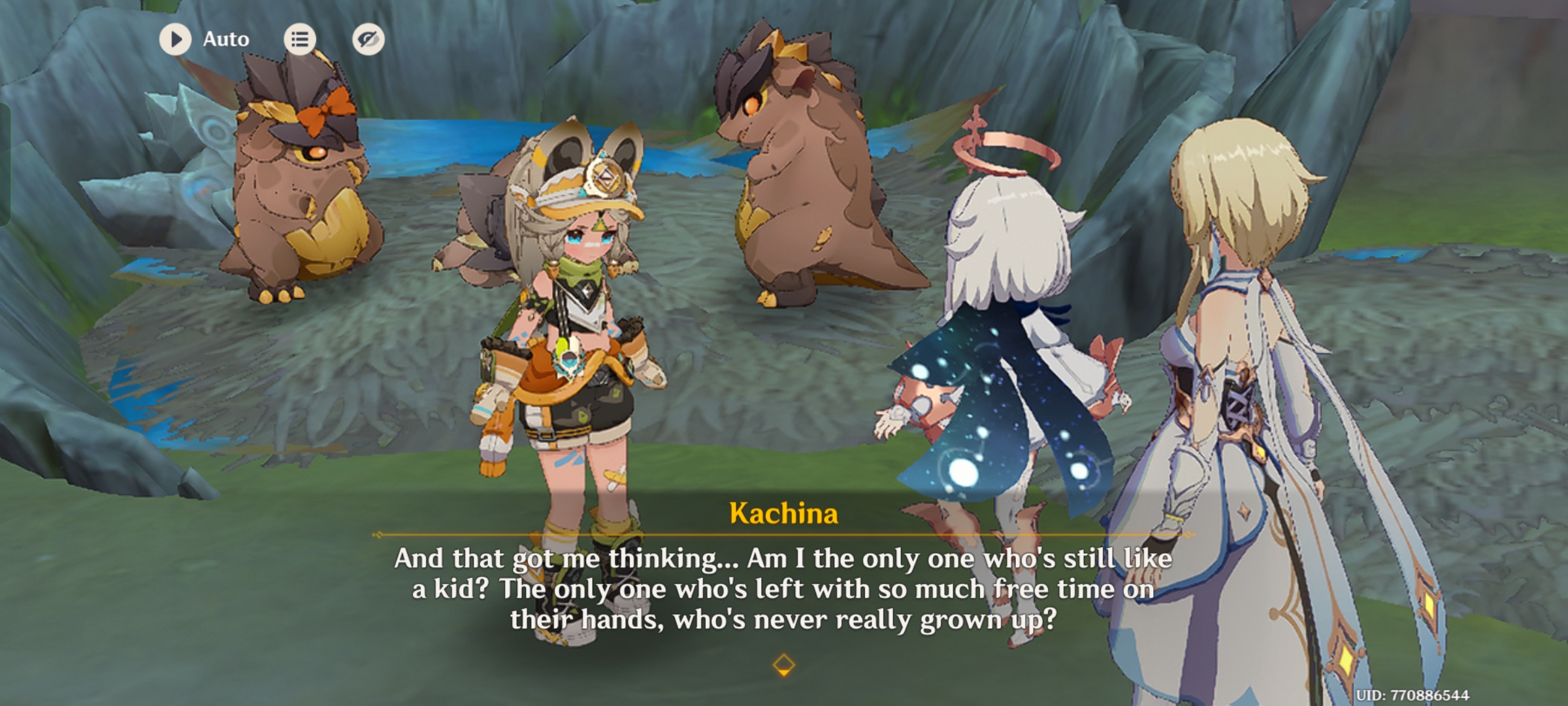The width and height of the screenshot is (1568, 706).
Task: Select the list icon to review past lines
Action: [x=300, y=39]
